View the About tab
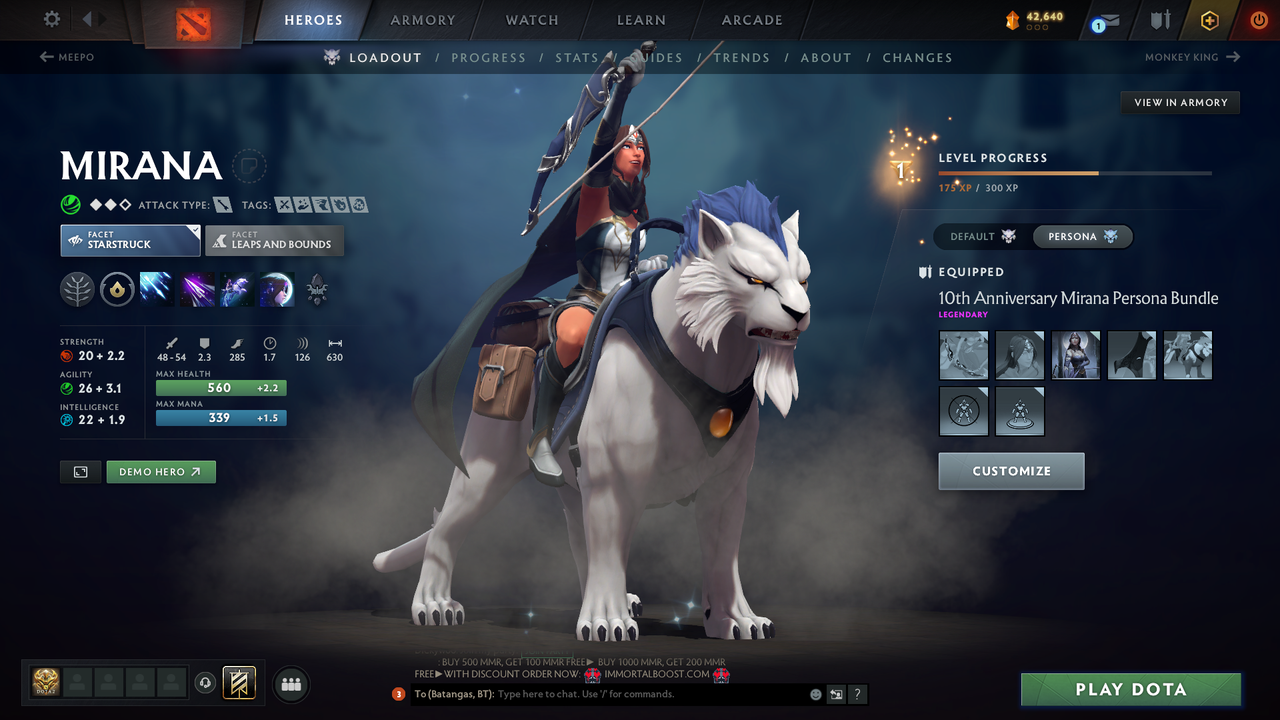 point(825,58)
